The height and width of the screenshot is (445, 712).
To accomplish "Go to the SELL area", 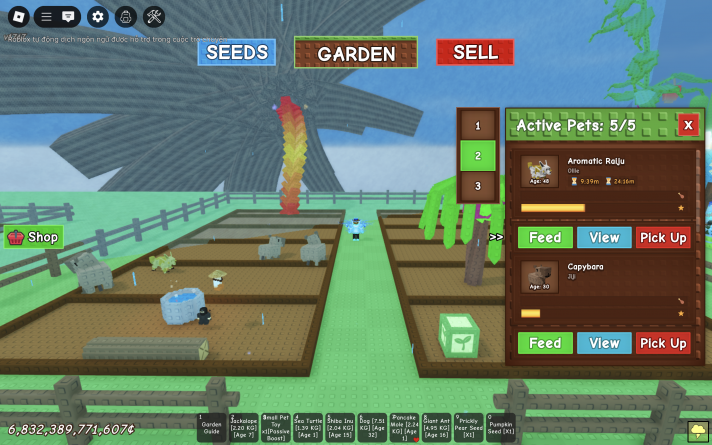I will (475, 52).
